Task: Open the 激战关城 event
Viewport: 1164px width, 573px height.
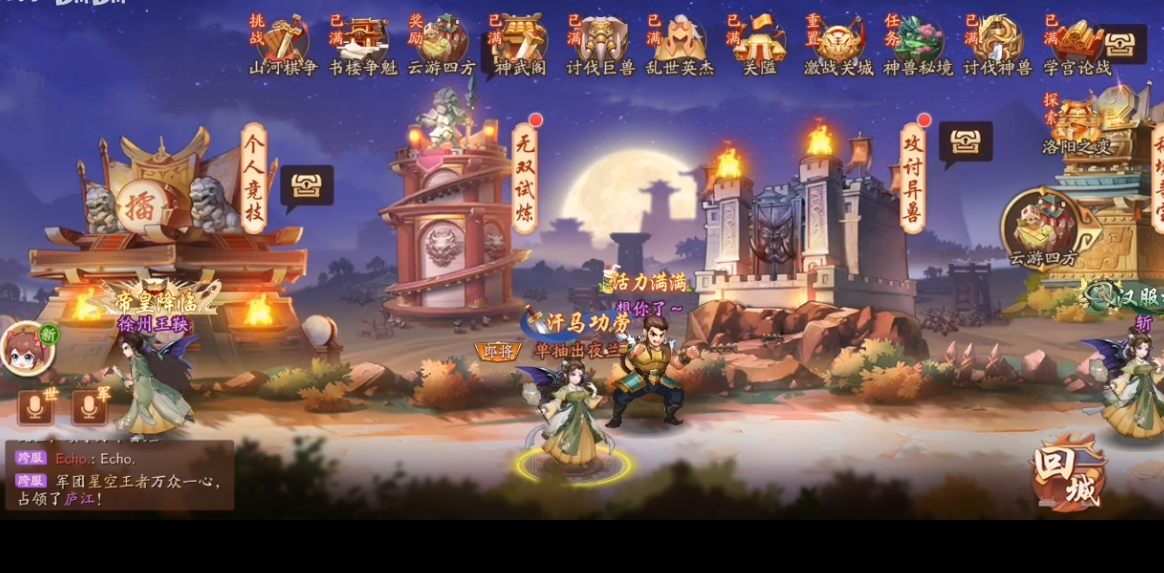Action: [839, 42]
